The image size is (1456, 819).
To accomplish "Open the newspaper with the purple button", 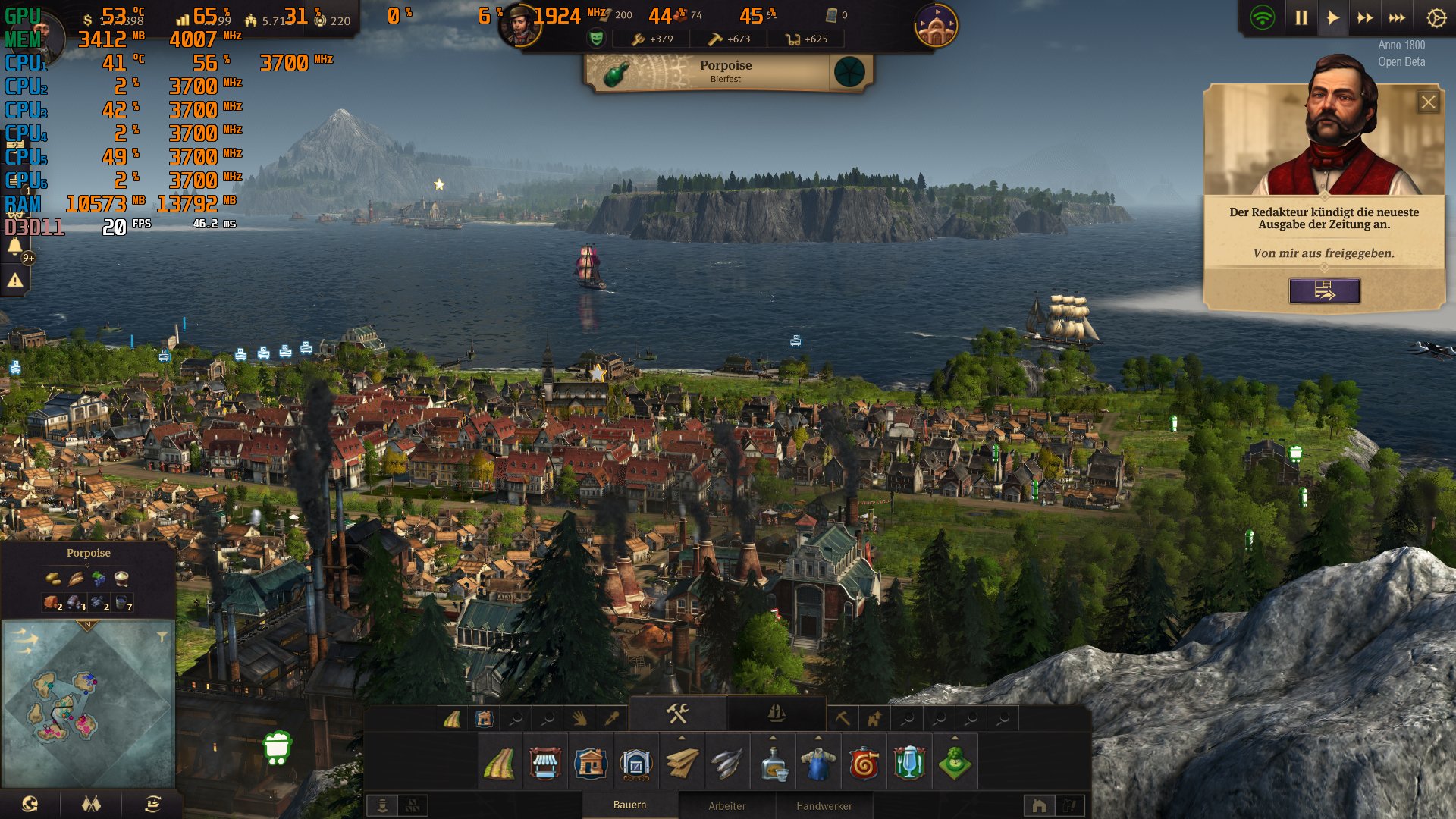I will pos(1324,290).
